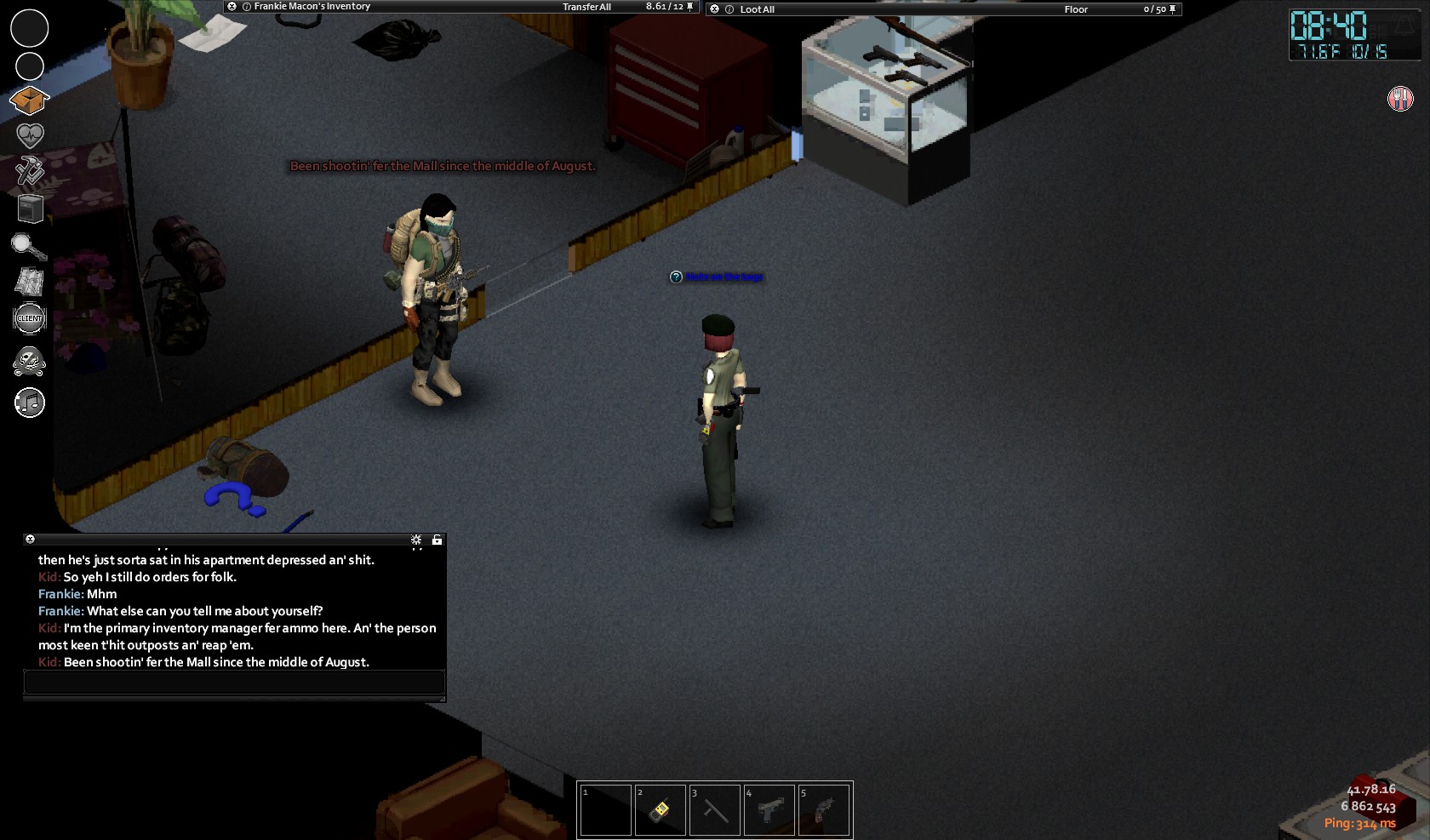Open chat settings gear icon

click(x=416, y=540)
